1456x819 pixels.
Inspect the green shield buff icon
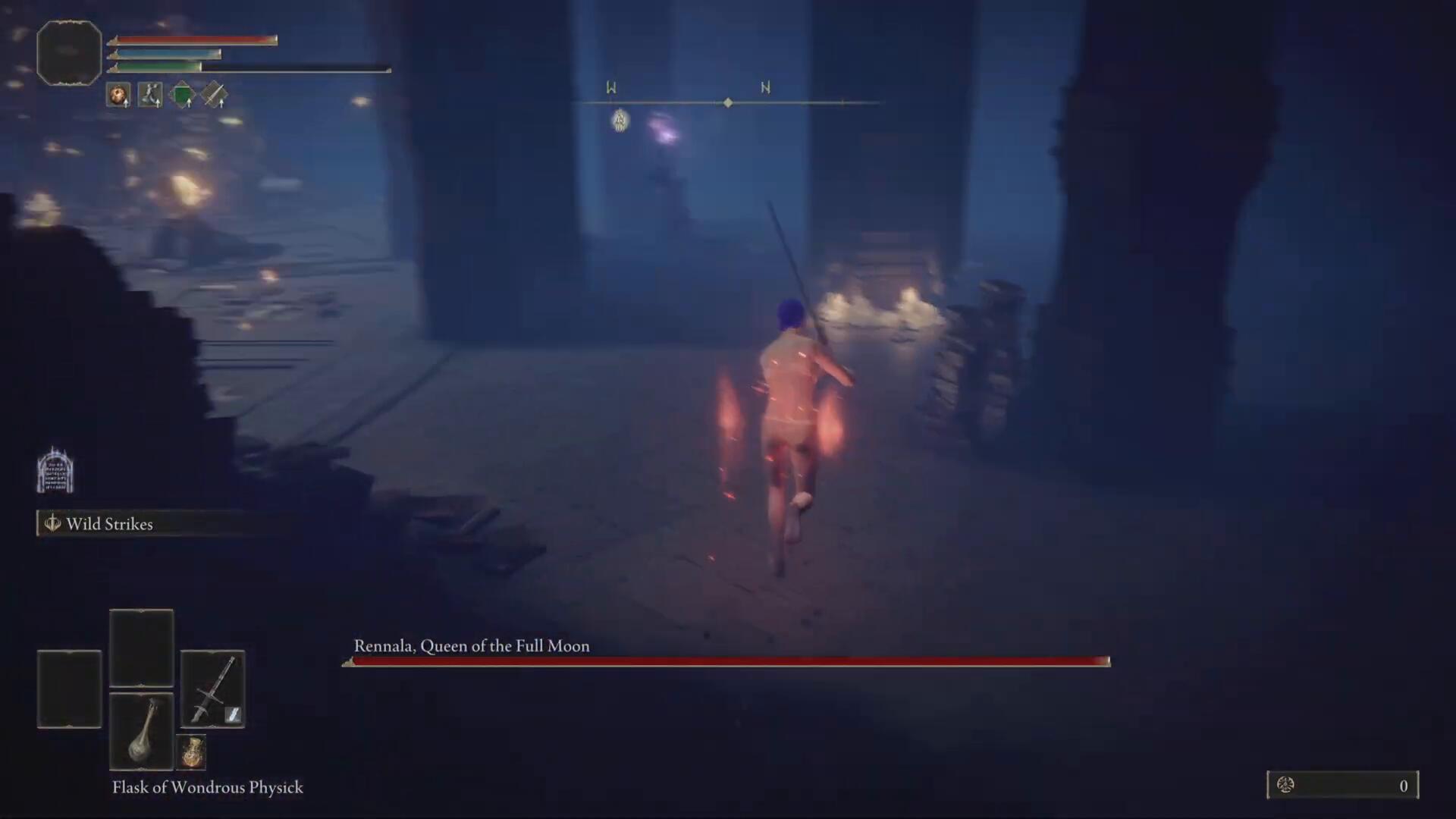click(x=182, y=96)
